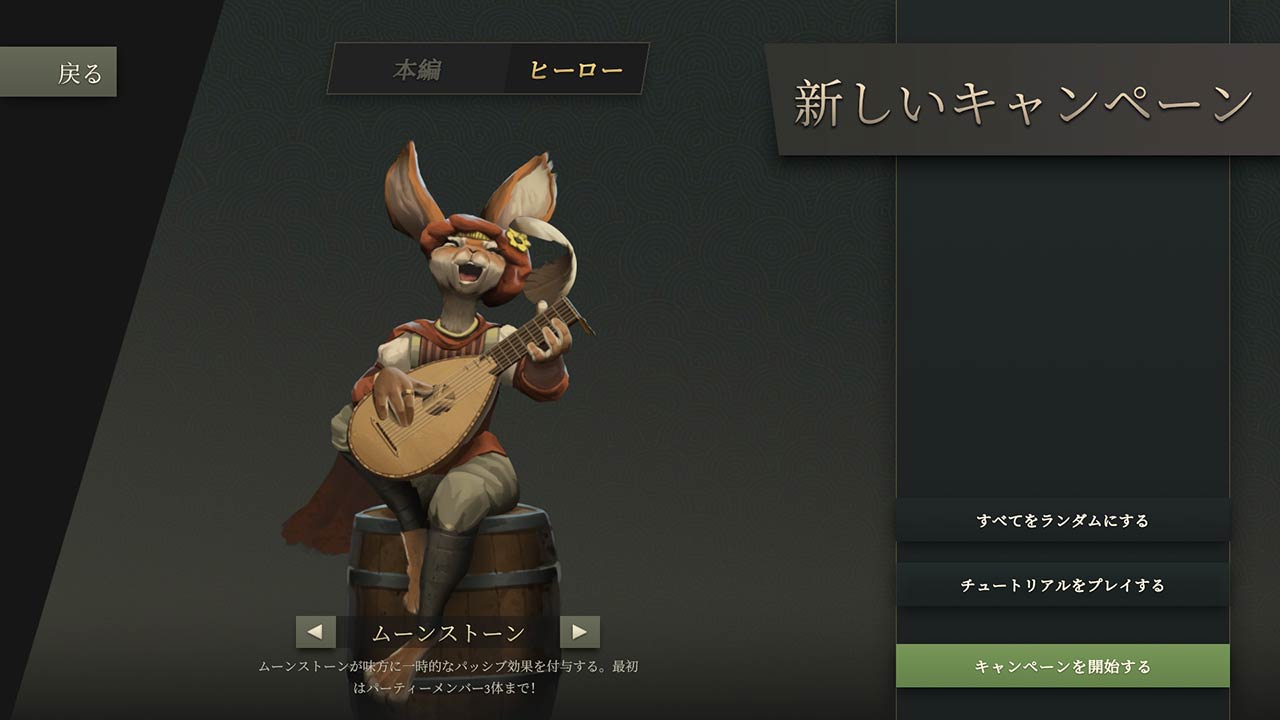Show the previous hero with left arrow

(x=315, y=632)
